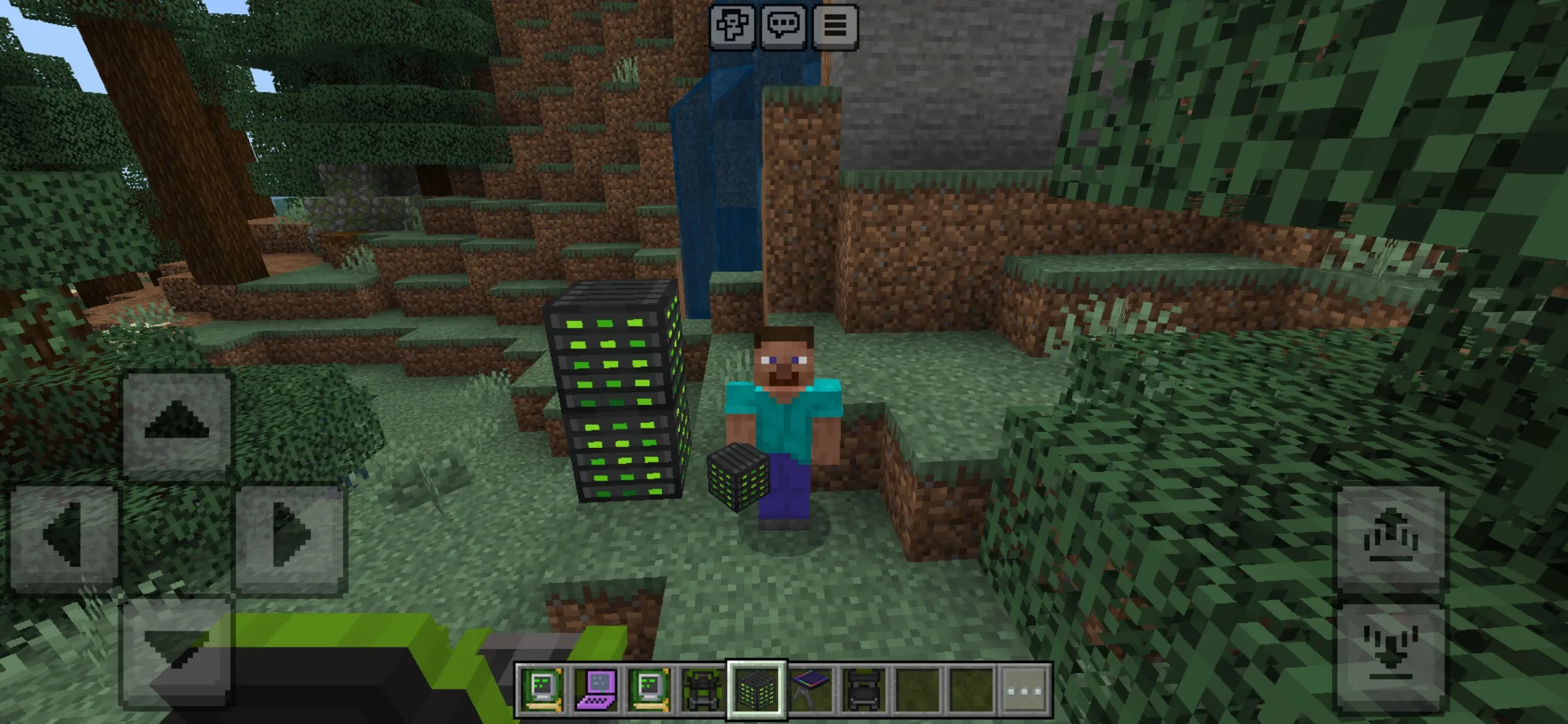
Task: Open the chat speech bubble button
Action: pyautogui.click(x=783, y=27)
